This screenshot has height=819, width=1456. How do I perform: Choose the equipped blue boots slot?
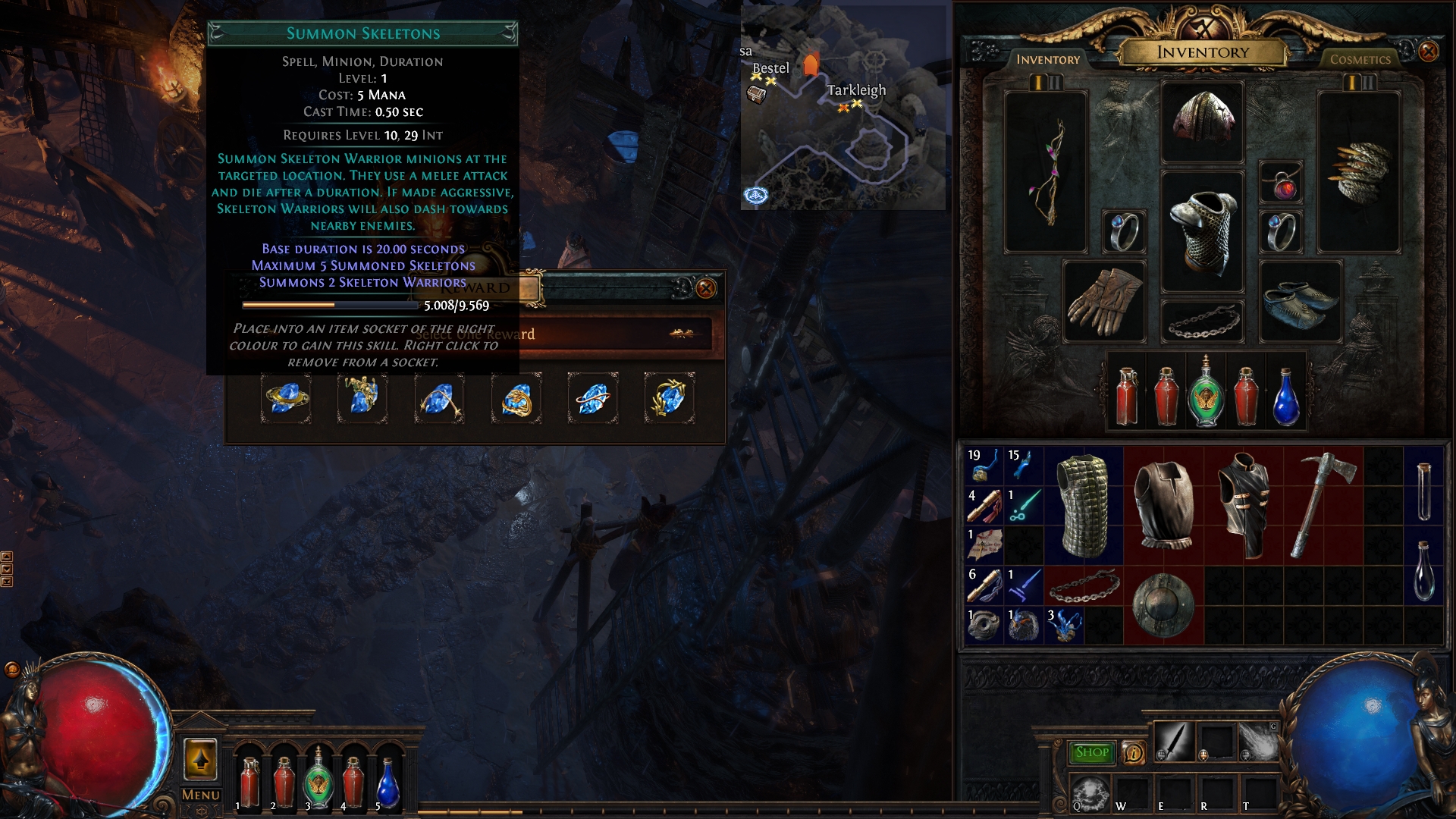coord(1301,301)
